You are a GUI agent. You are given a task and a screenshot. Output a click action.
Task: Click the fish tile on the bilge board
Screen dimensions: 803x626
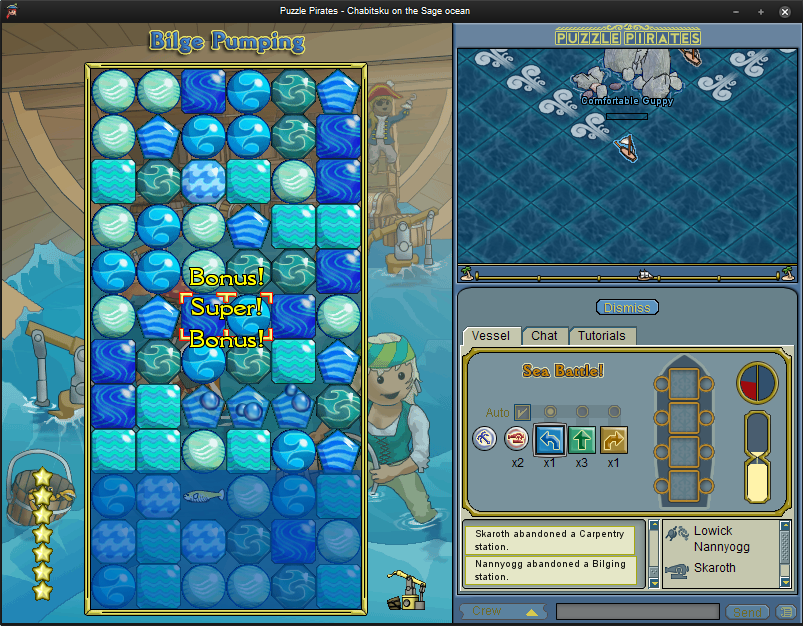(204, 495)
